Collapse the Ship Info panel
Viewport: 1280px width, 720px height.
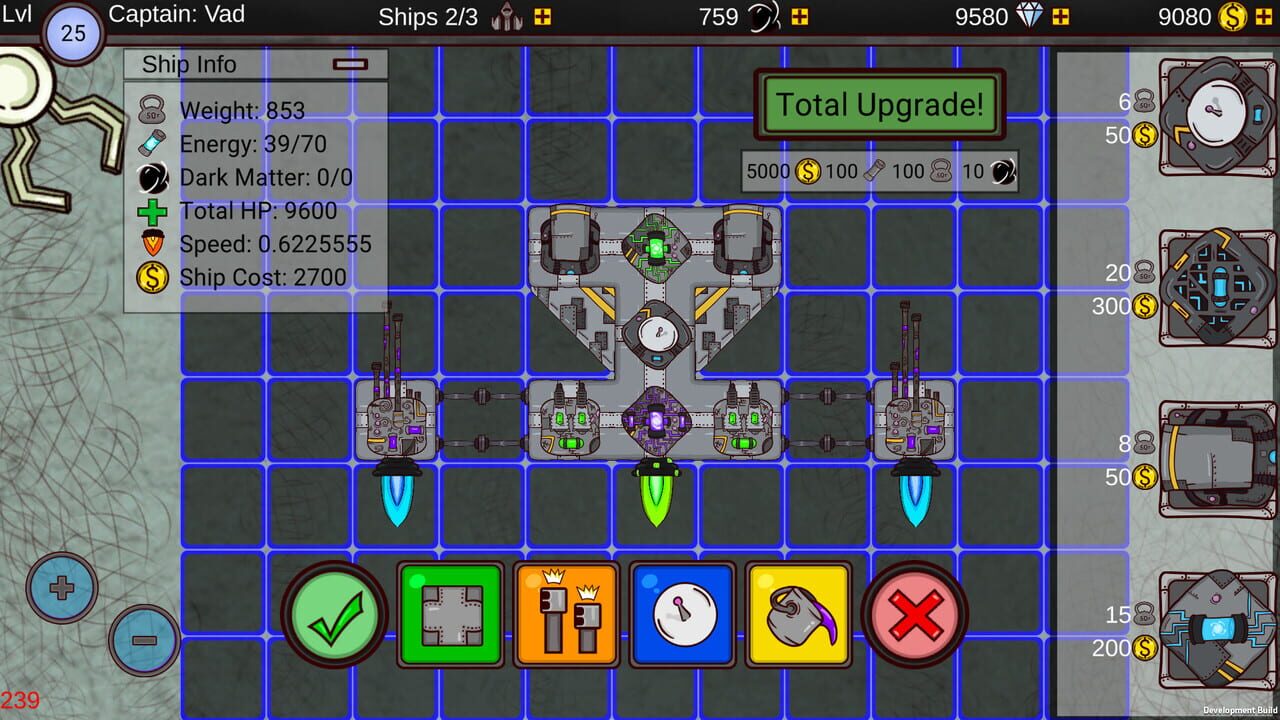351,63
